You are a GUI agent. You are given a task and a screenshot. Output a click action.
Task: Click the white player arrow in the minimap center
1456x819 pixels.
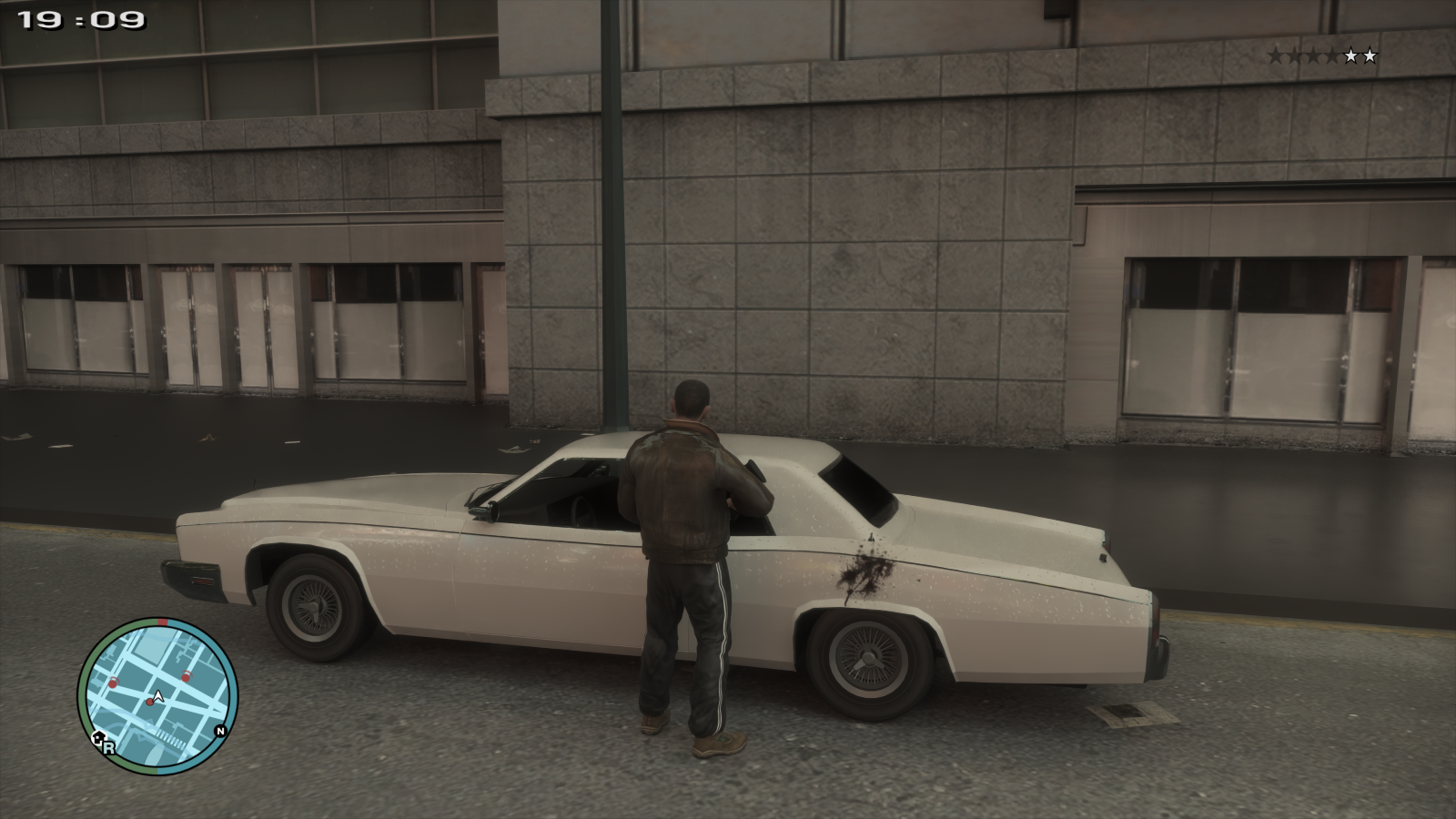click(x=157, y=695)
